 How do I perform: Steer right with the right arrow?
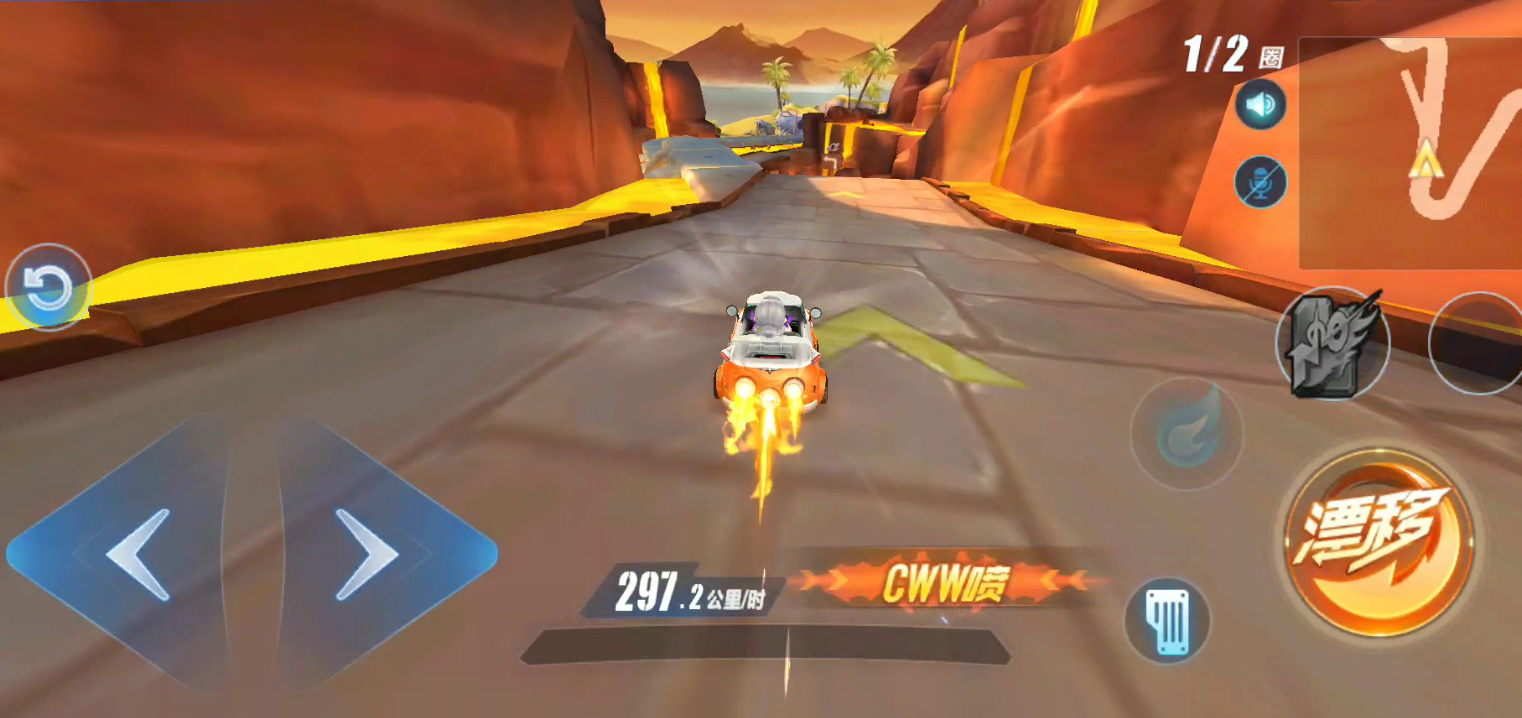click(x=368, y=554)
